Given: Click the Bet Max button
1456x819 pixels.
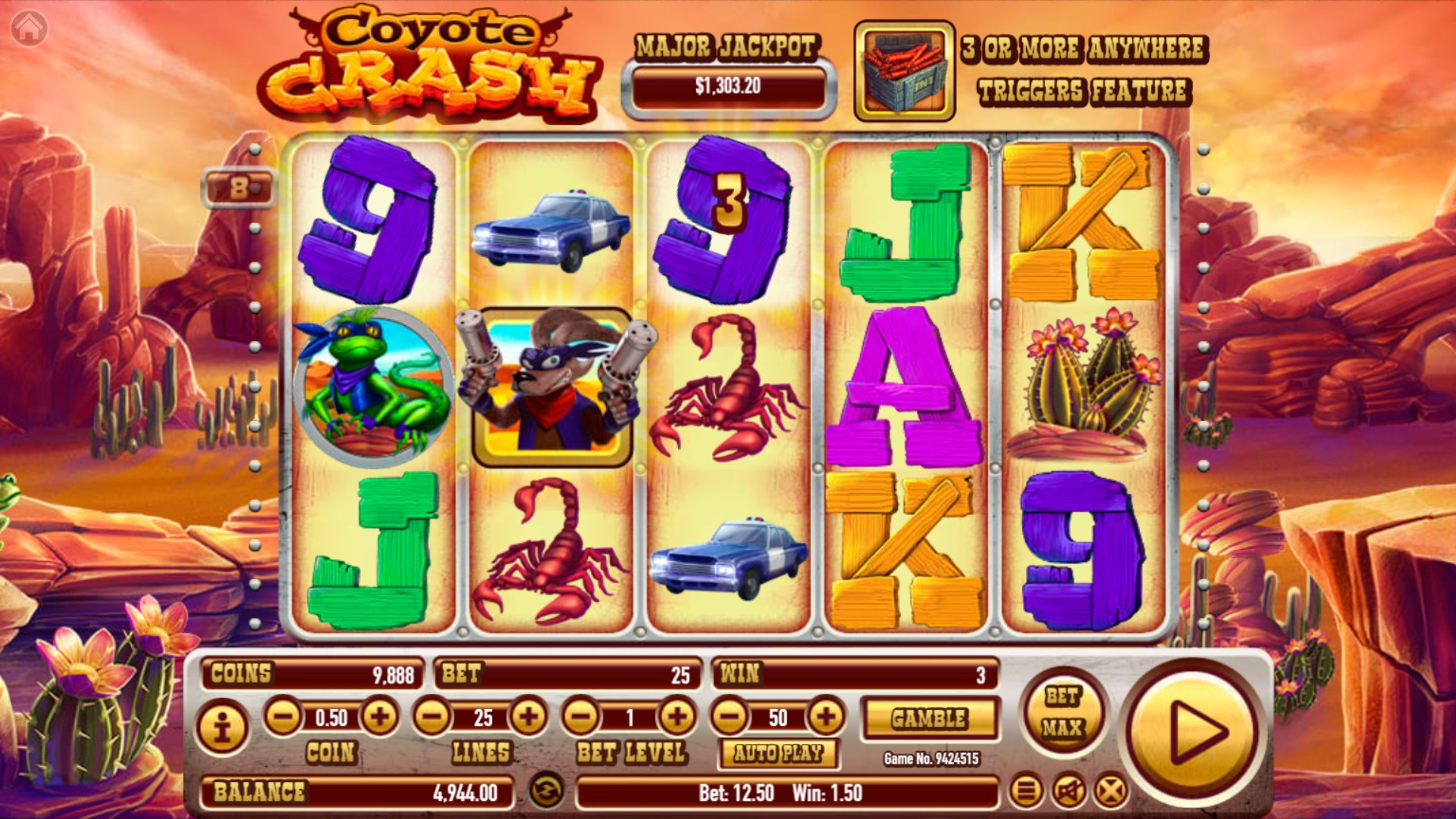Looking at the screenshot, I should coord(1062,711).
